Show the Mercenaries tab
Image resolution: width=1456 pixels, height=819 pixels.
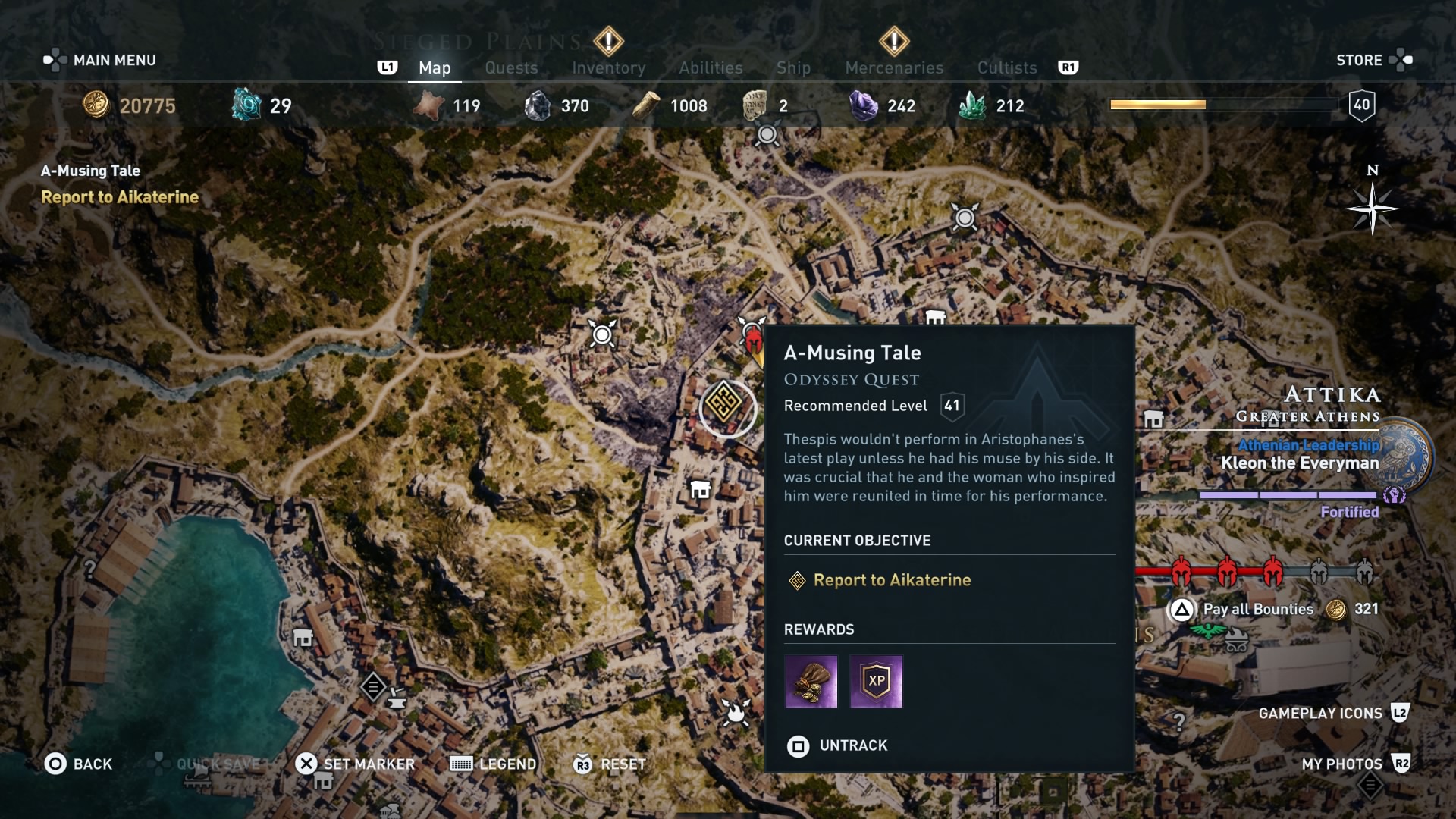[894, 67]
